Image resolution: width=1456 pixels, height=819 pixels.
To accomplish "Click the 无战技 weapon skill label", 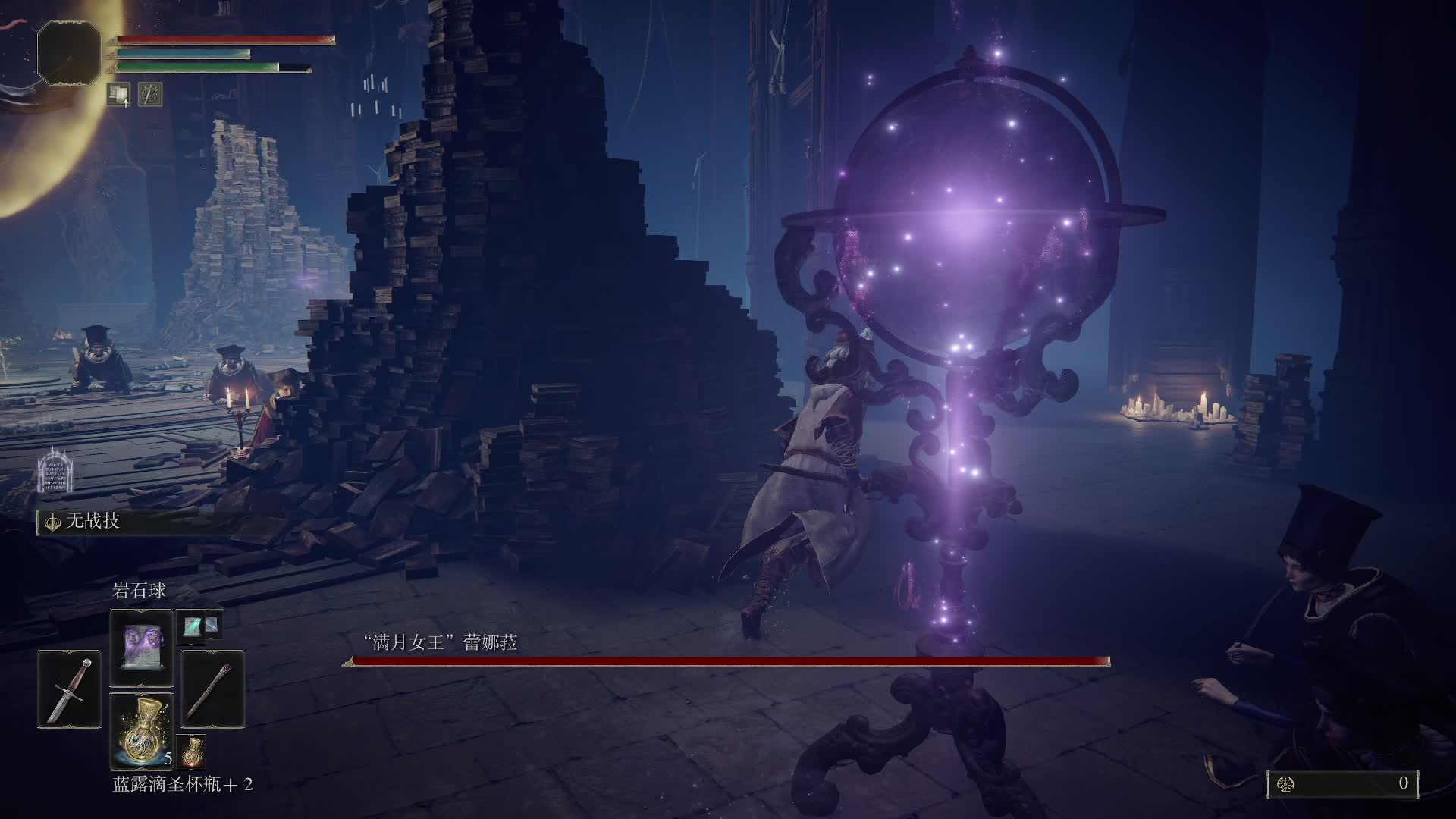I will 93,522.
